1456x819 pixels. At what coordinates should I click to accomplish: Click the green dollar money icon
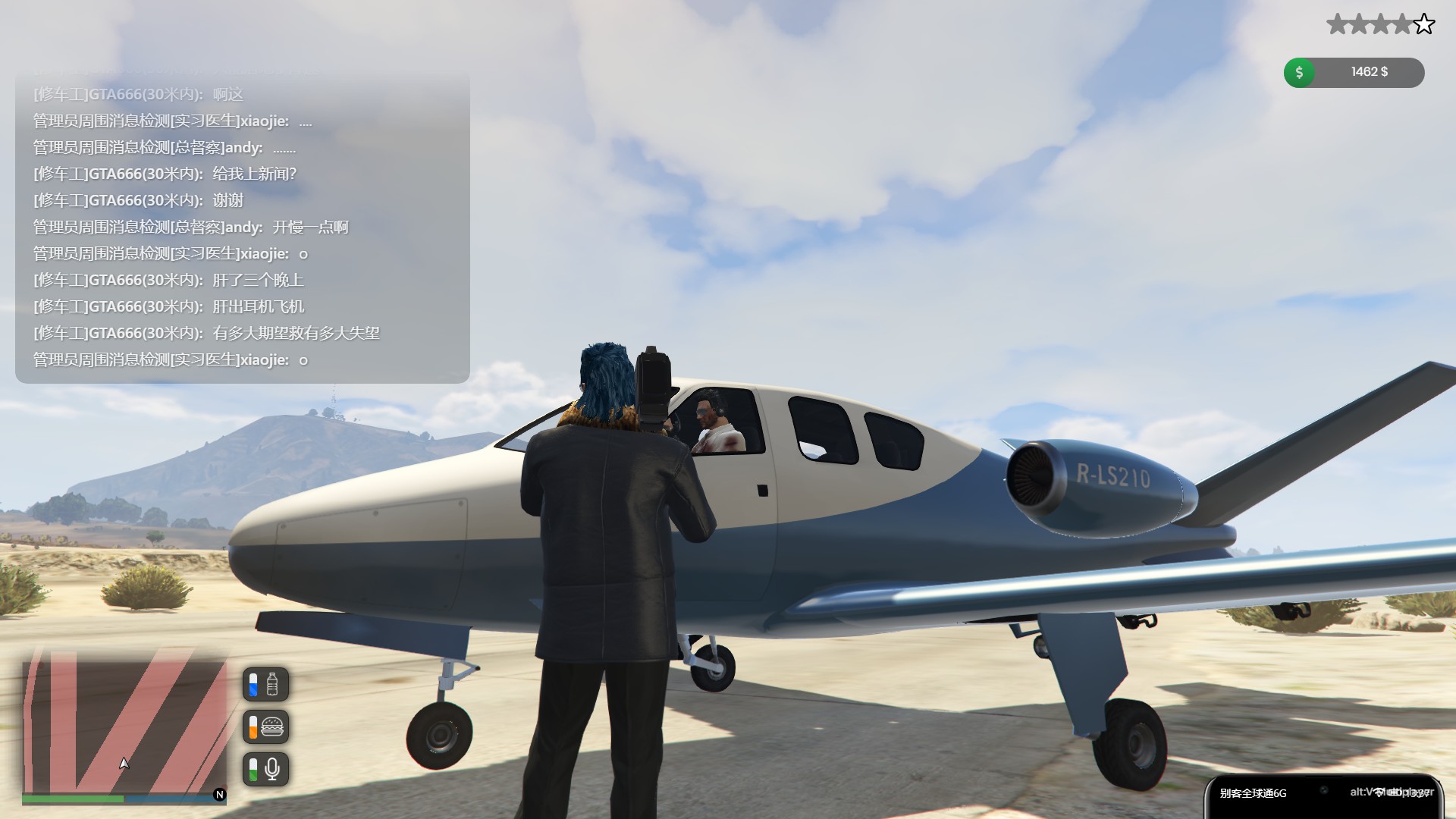1299,73
